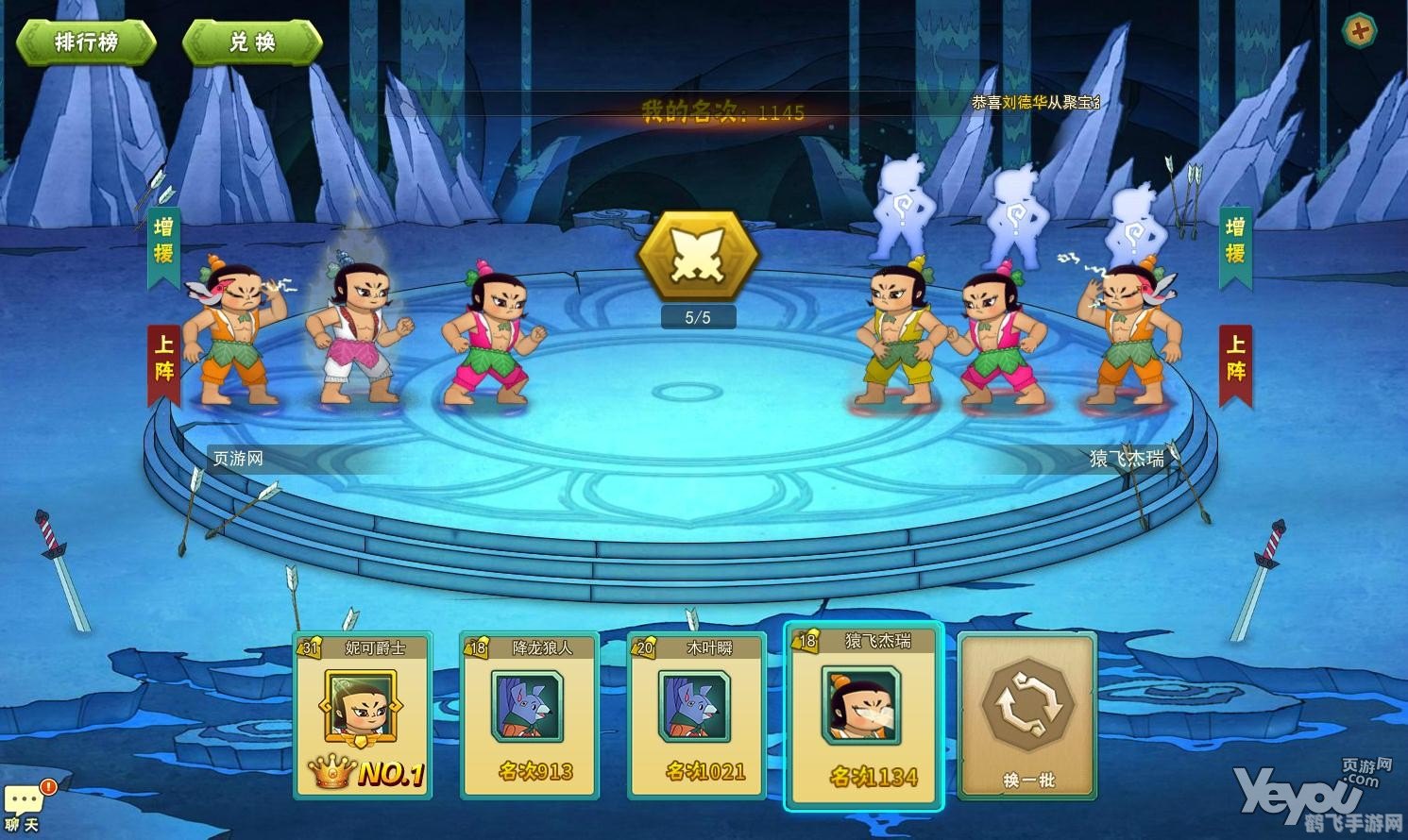Choose opponent 木叶瞬 ranked 1021
This screenshot has width=1408, height=840.
(x=697, y=715)
